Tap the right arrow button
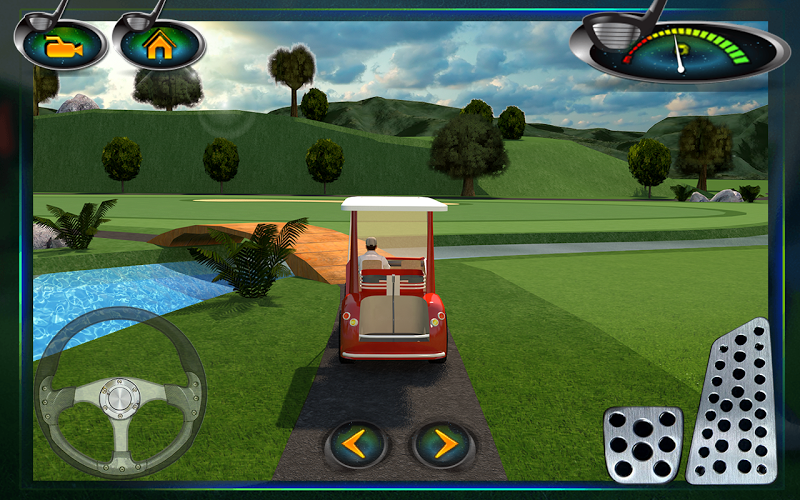The width and height of the screenshot is (800, 500). click(x=443, y=443)
